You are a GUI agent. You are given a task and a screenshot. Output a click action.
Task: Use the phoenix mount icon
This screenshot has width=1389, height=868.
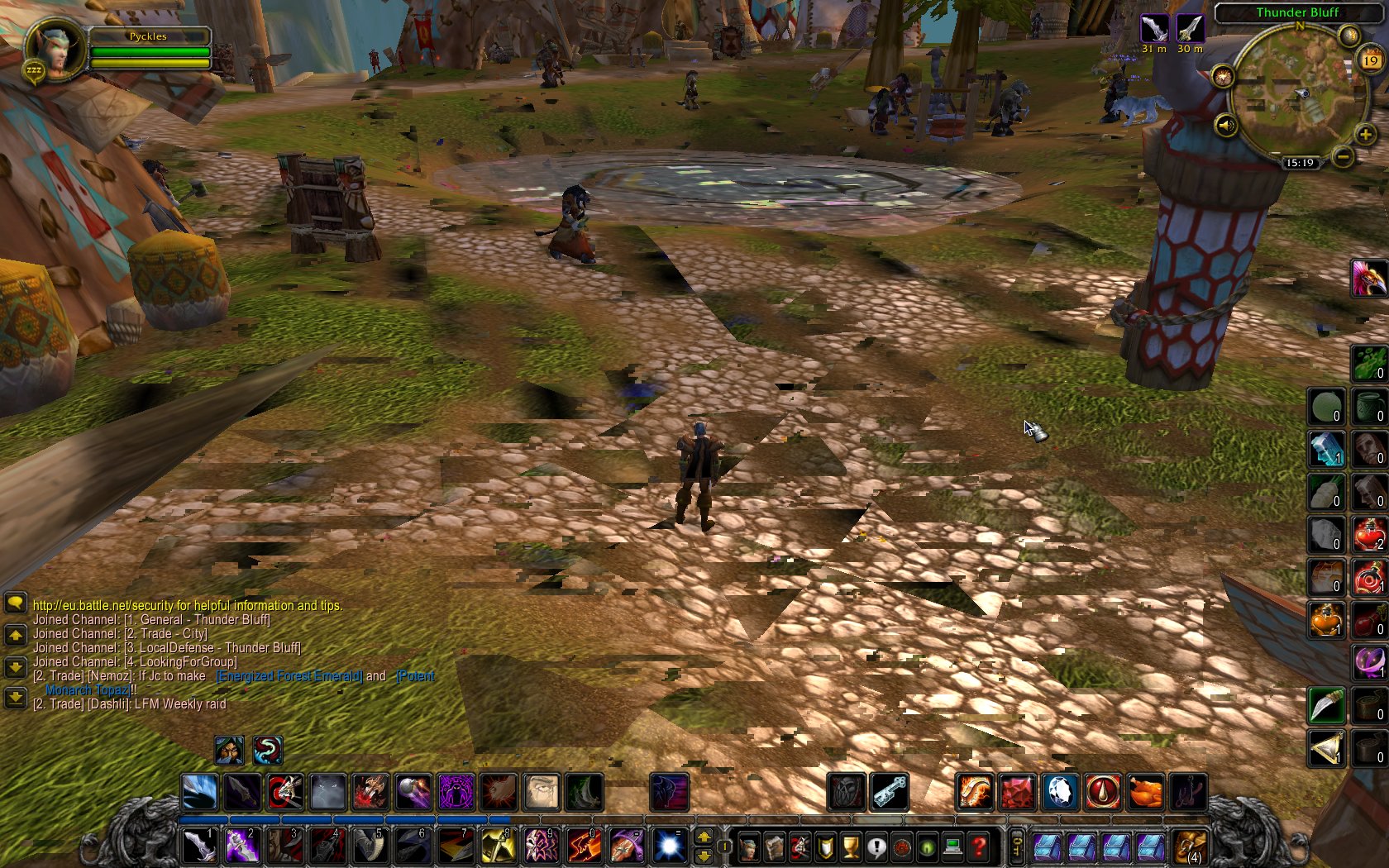(x=1369, y=278)
